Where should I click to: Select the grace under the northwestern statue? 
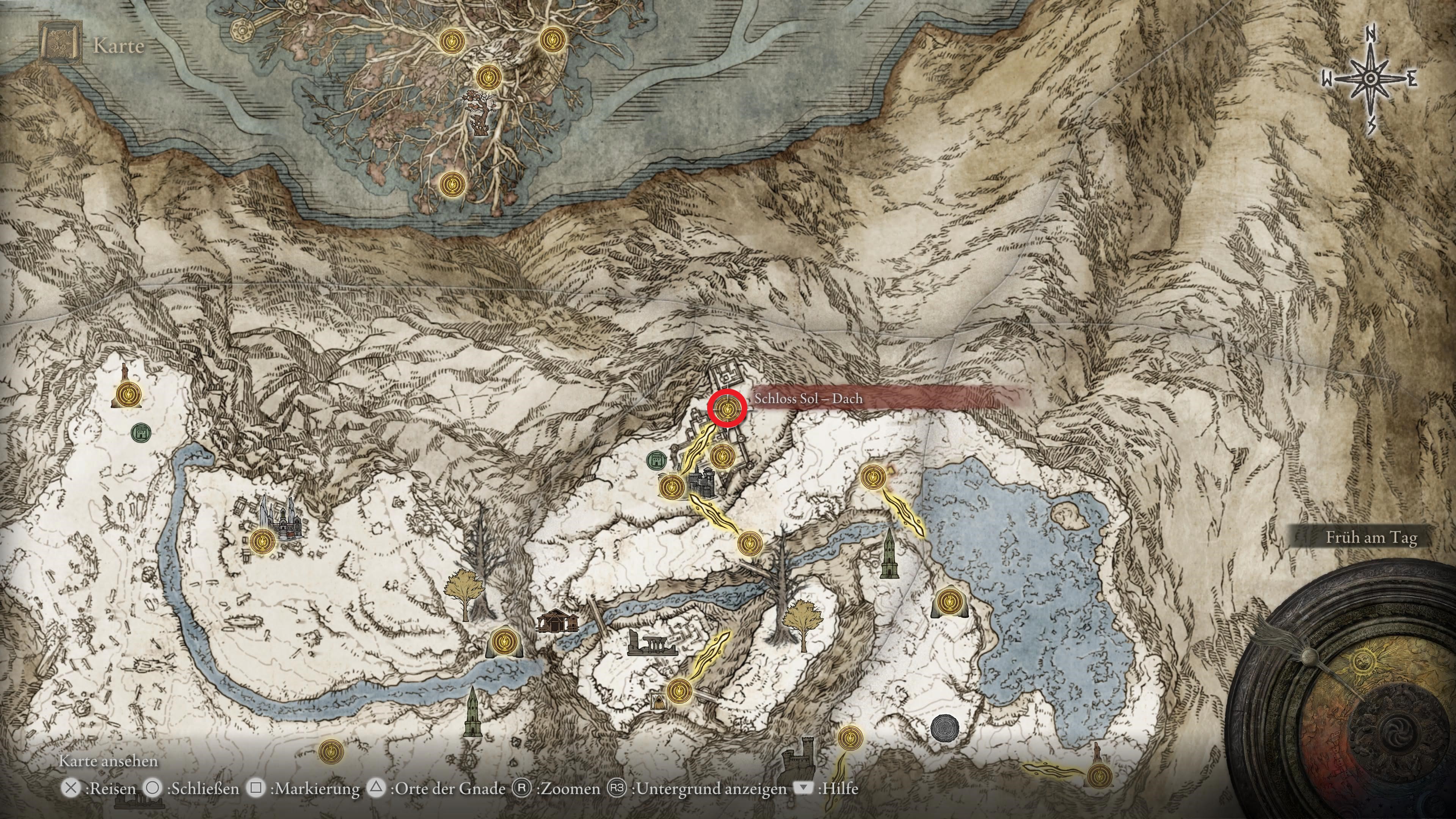128,394
